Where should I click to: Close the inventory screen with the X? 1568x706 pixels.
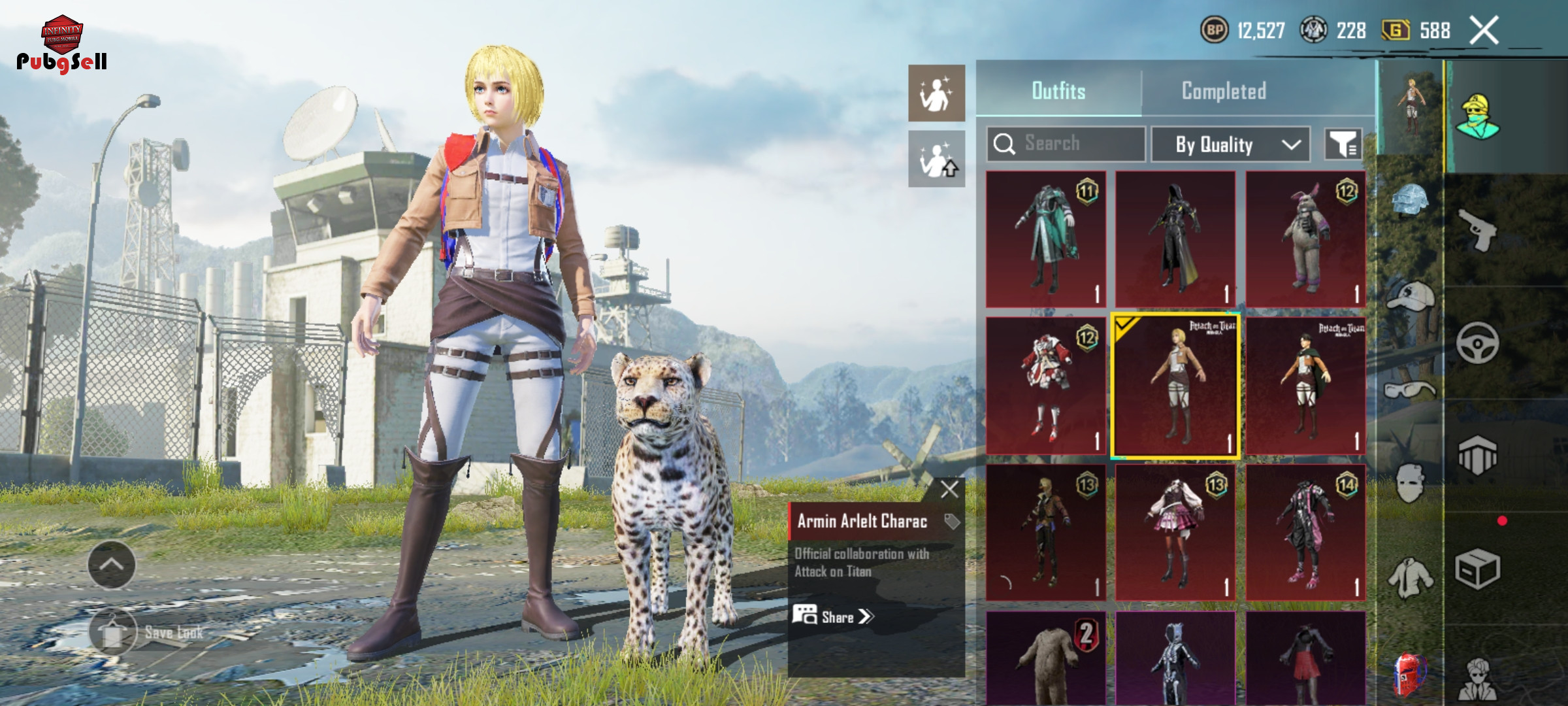click(1483, 31)
